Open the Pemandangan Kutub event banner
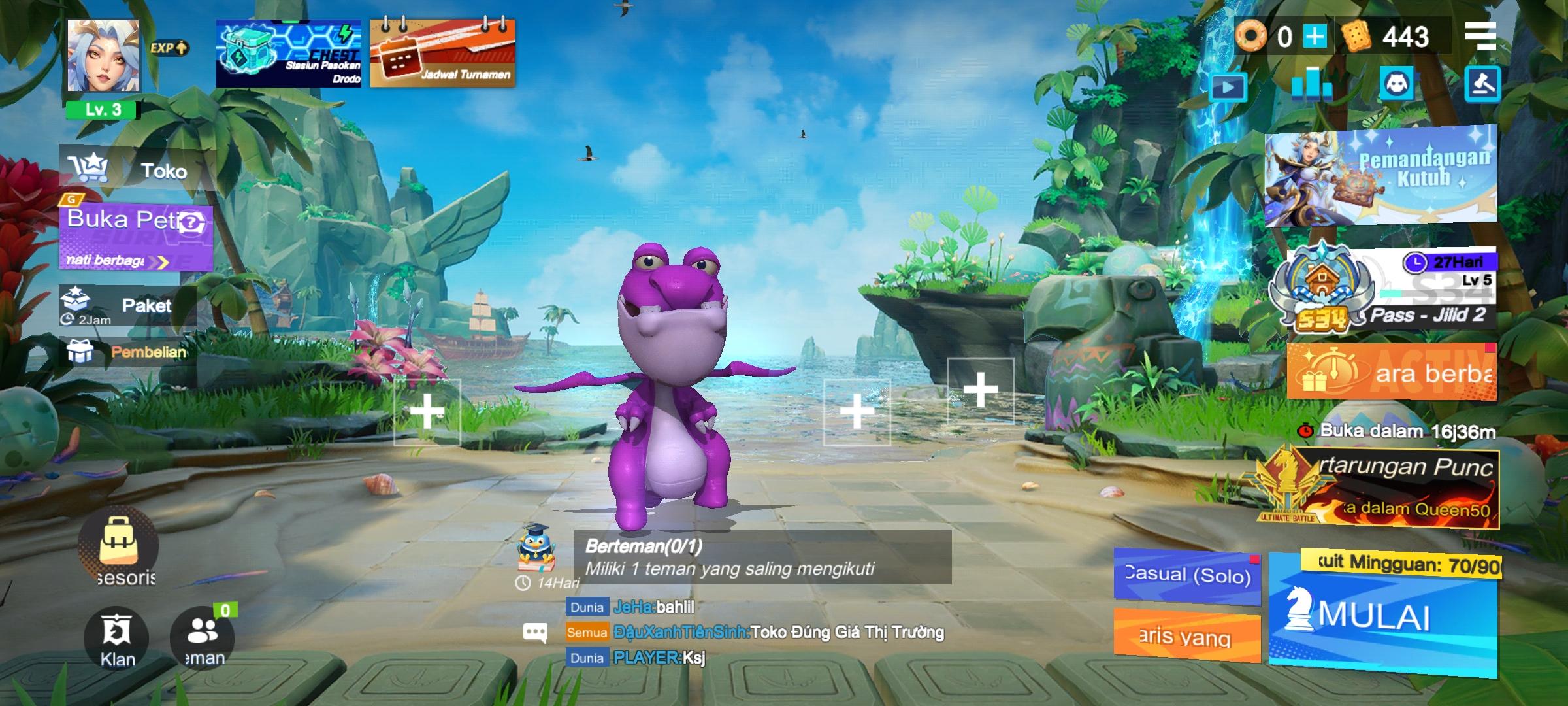 click(x=1380, y=176)
